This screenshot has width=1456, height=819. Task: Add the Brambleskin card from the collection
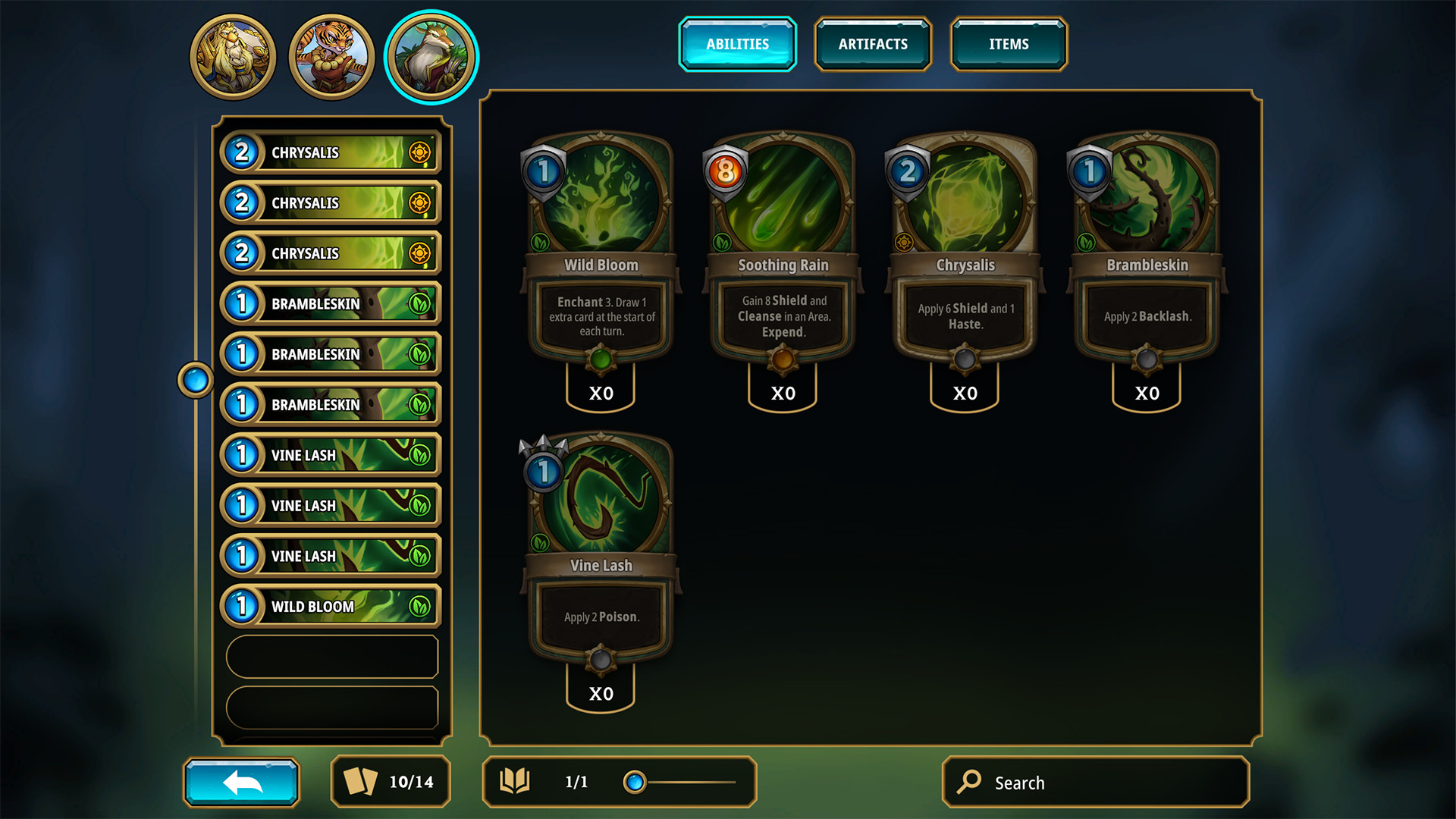tap(1147, 250)
